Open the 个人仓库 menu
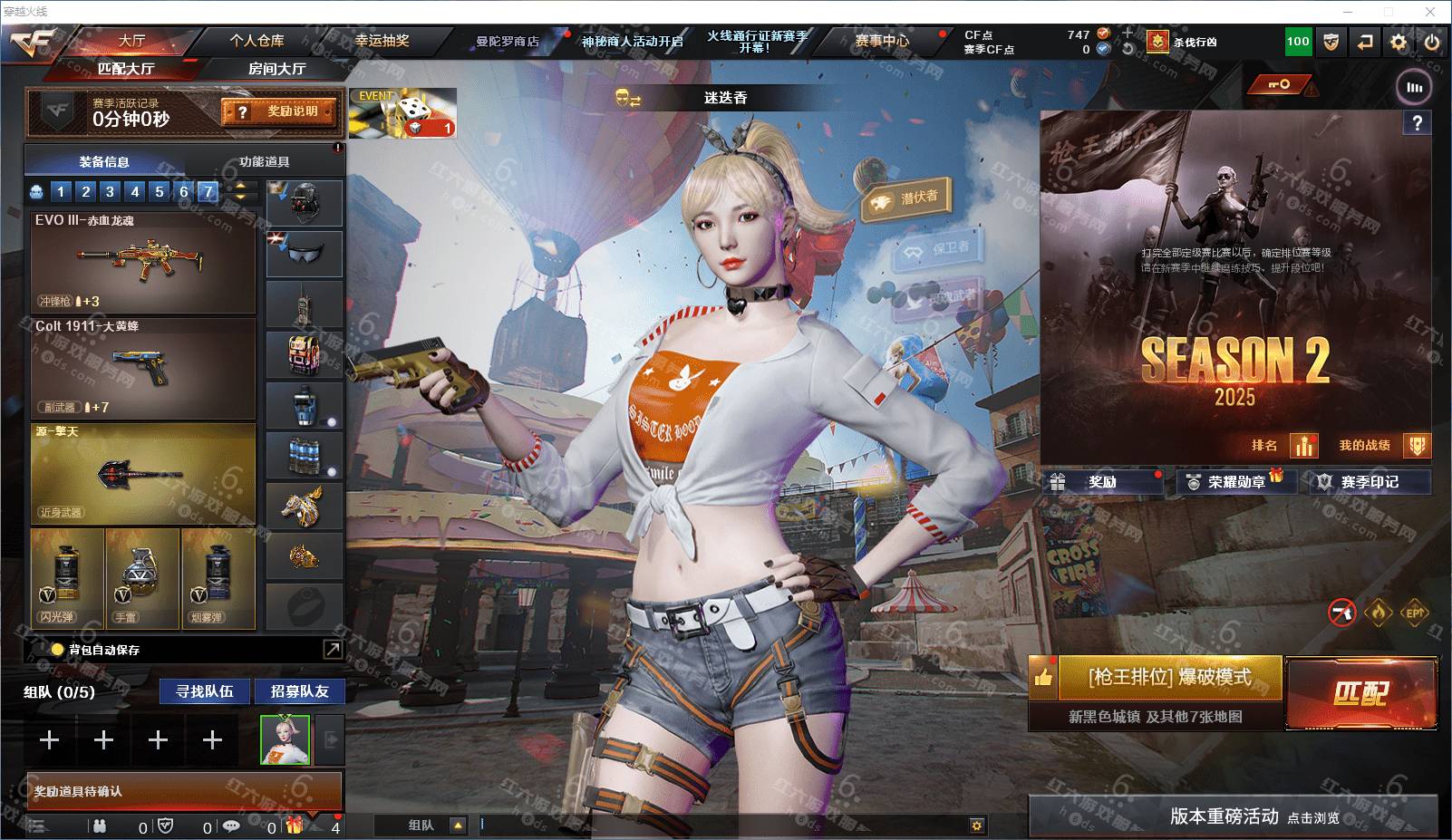The height and width of the screenshot is (840, 1452). click(257, 41)
